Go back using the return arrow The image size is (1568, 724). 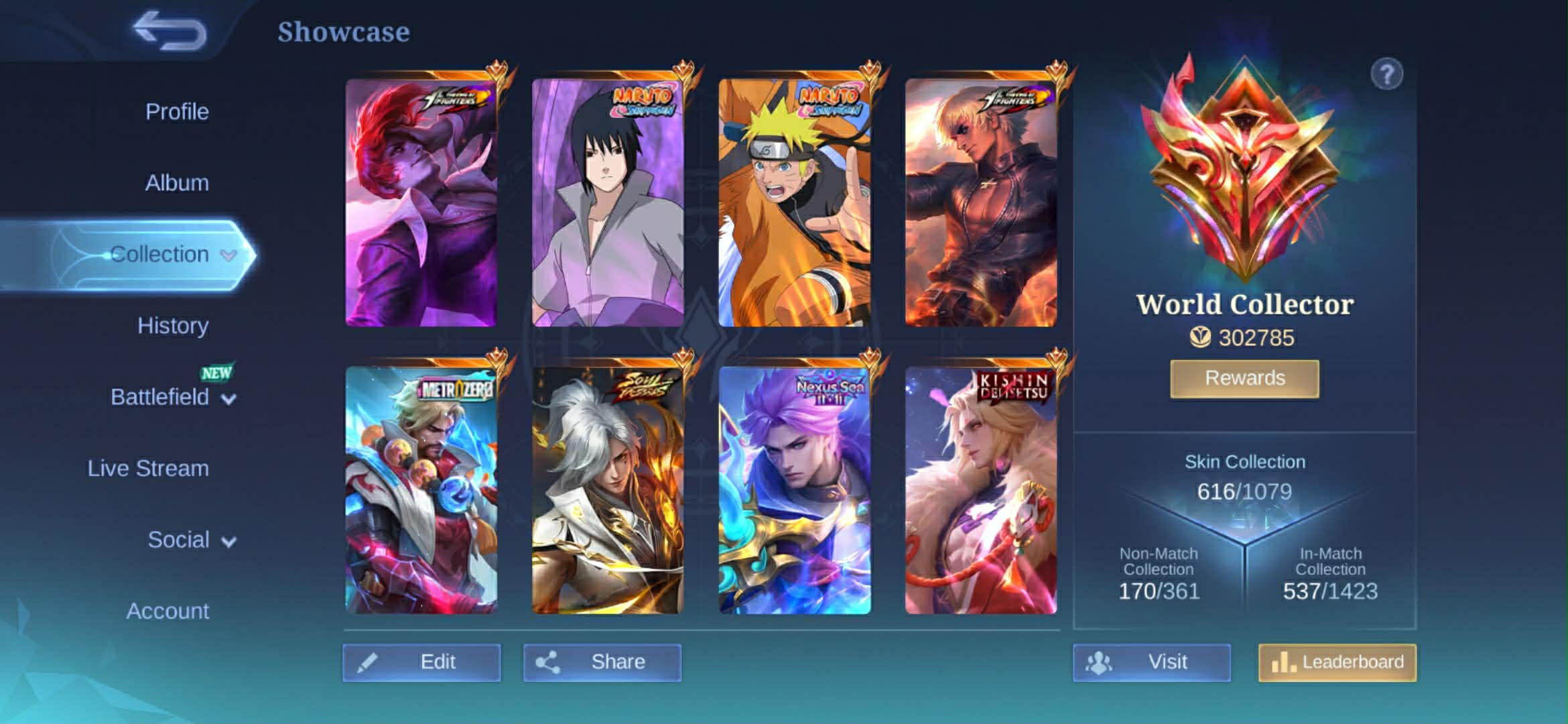tap(170, 31)
